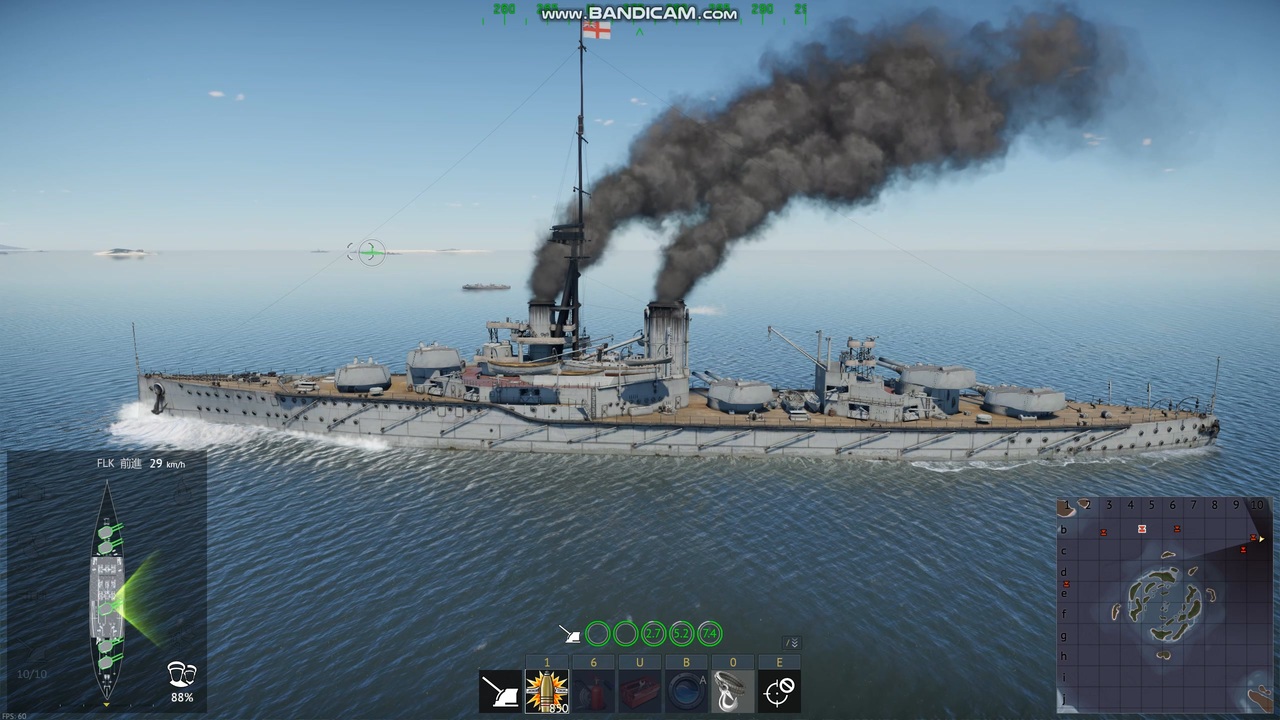
Task: Activate the fire extinguisher action
Action: (x=594, y=691)
